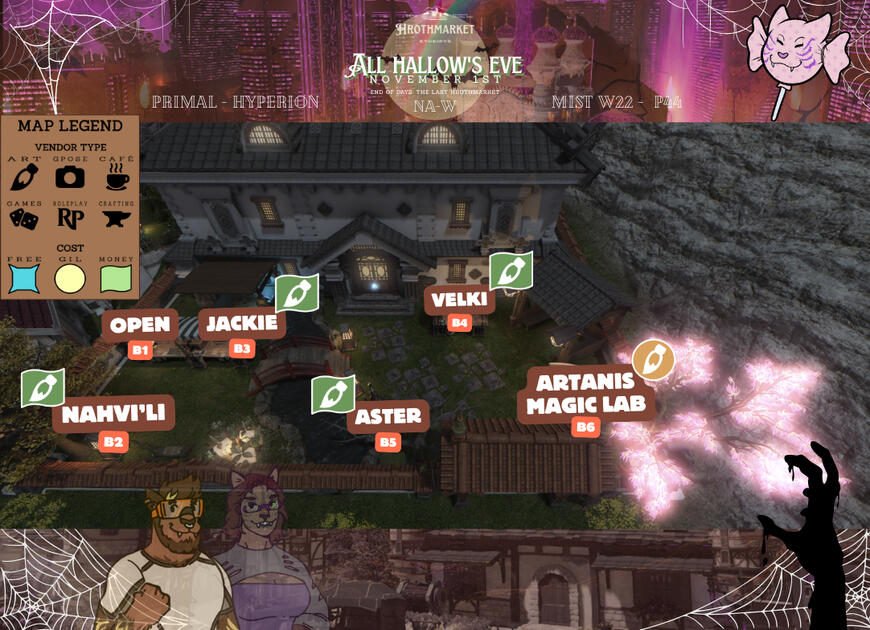
Task: Click the green art flag beside Velki
Action: 510,272
